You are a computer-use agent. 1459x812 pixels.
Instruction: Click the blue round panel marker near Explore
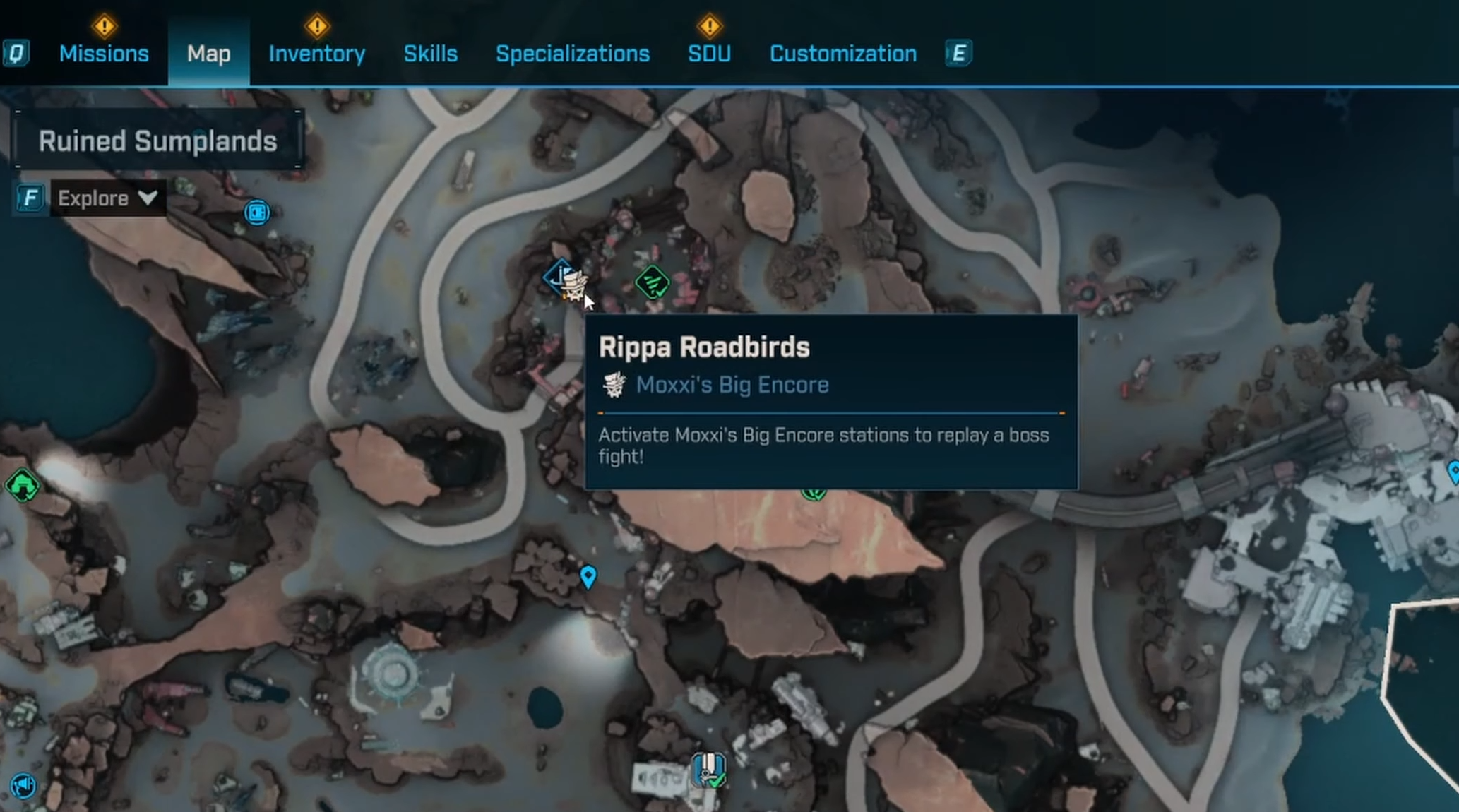[x=257, y=212]
